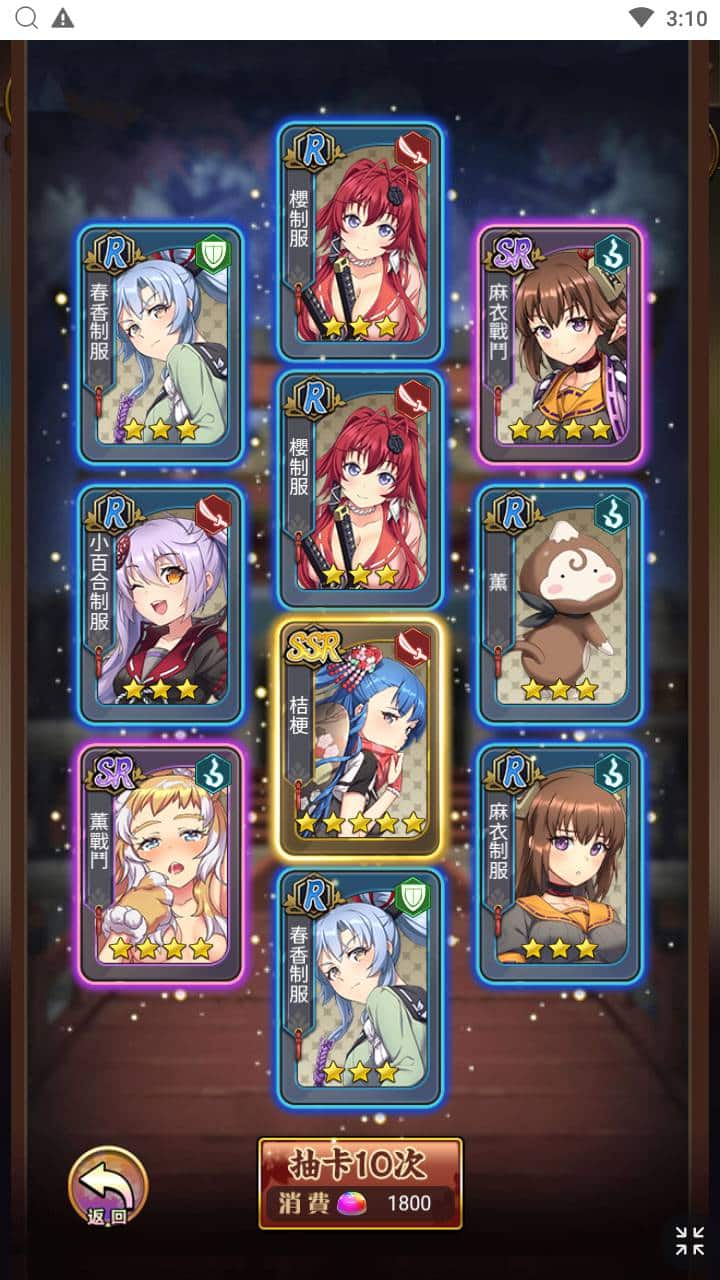
Task: Click the shrink-screen arrows icon
Action: [689, 1241]
